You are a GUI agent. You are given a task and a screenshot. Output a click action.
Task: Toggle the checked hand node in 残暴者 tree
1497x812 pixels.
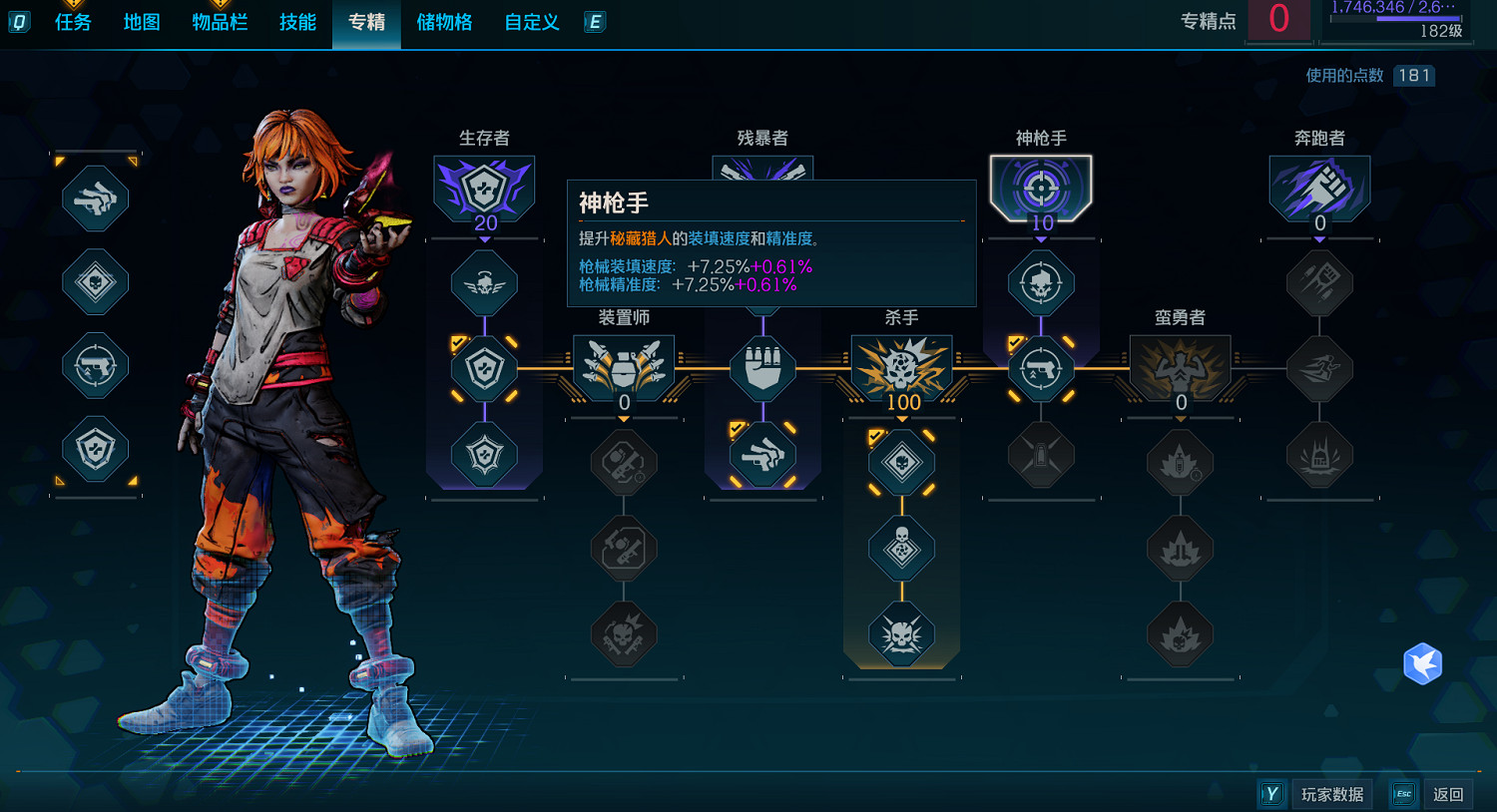(763, 454)
